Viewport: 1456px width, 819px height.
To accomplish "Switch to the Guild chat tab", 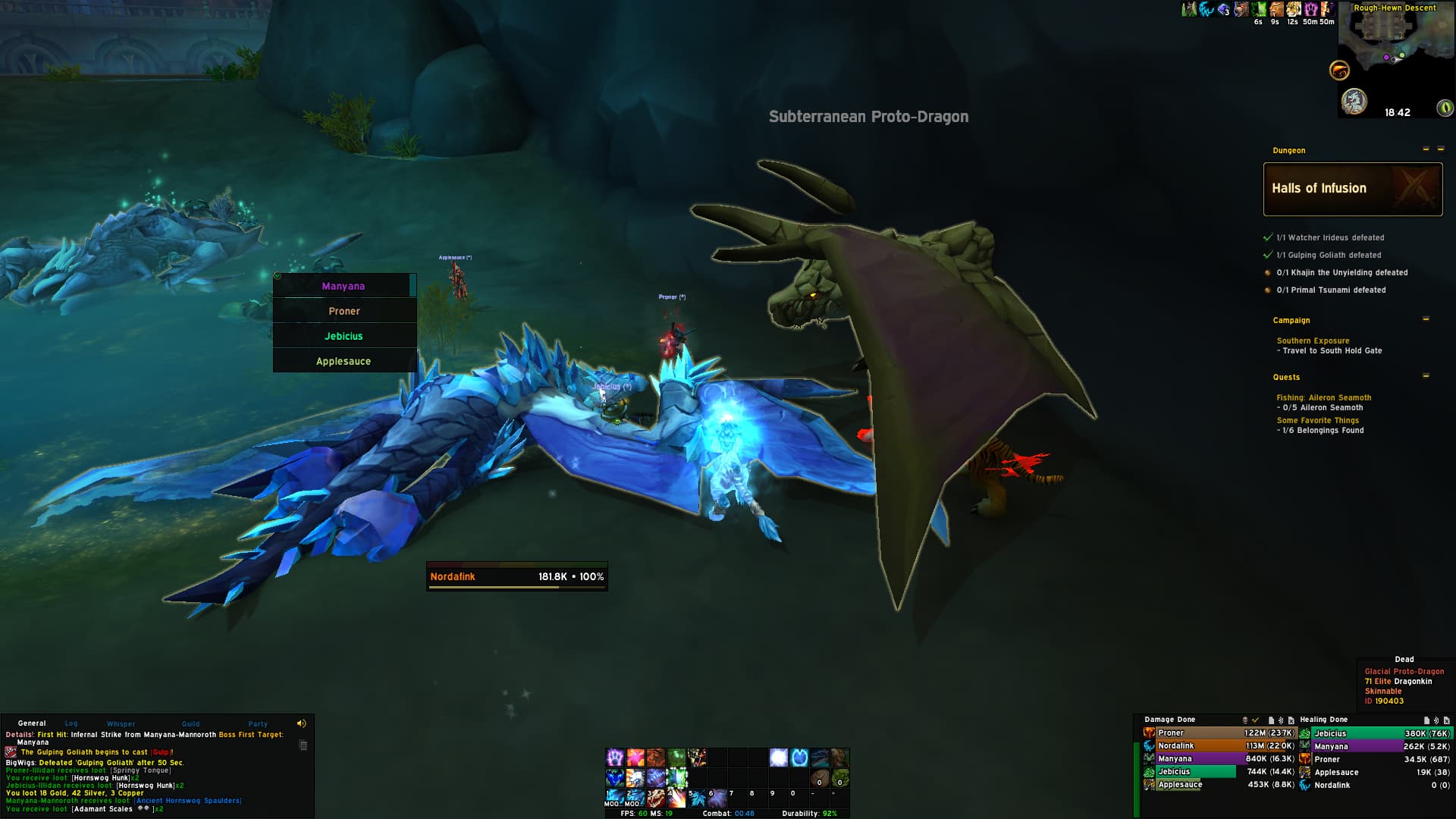I will pos(190,723).
